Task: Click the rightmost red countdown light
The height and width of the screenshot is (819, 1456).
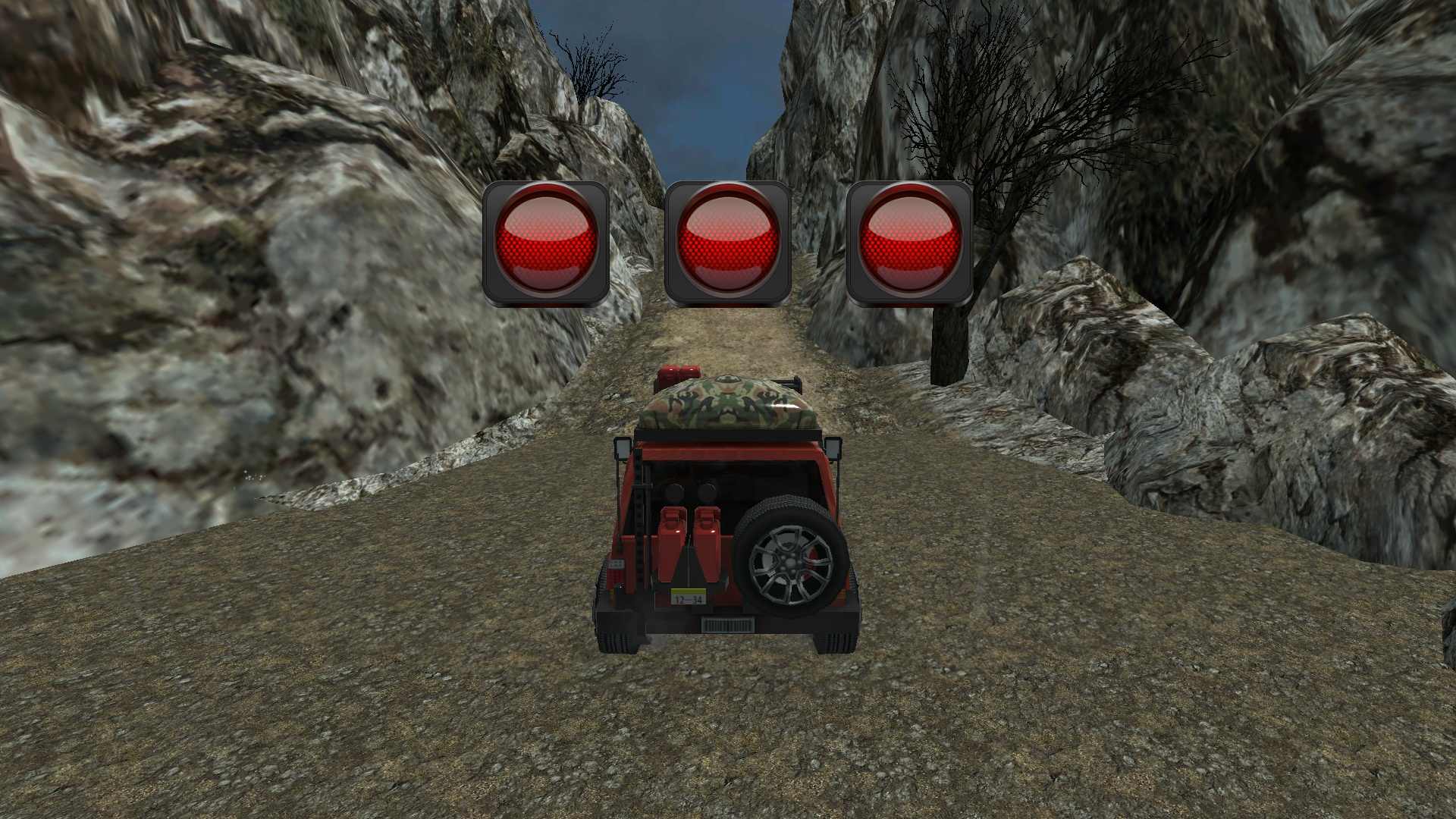Action: pos(908,241)
